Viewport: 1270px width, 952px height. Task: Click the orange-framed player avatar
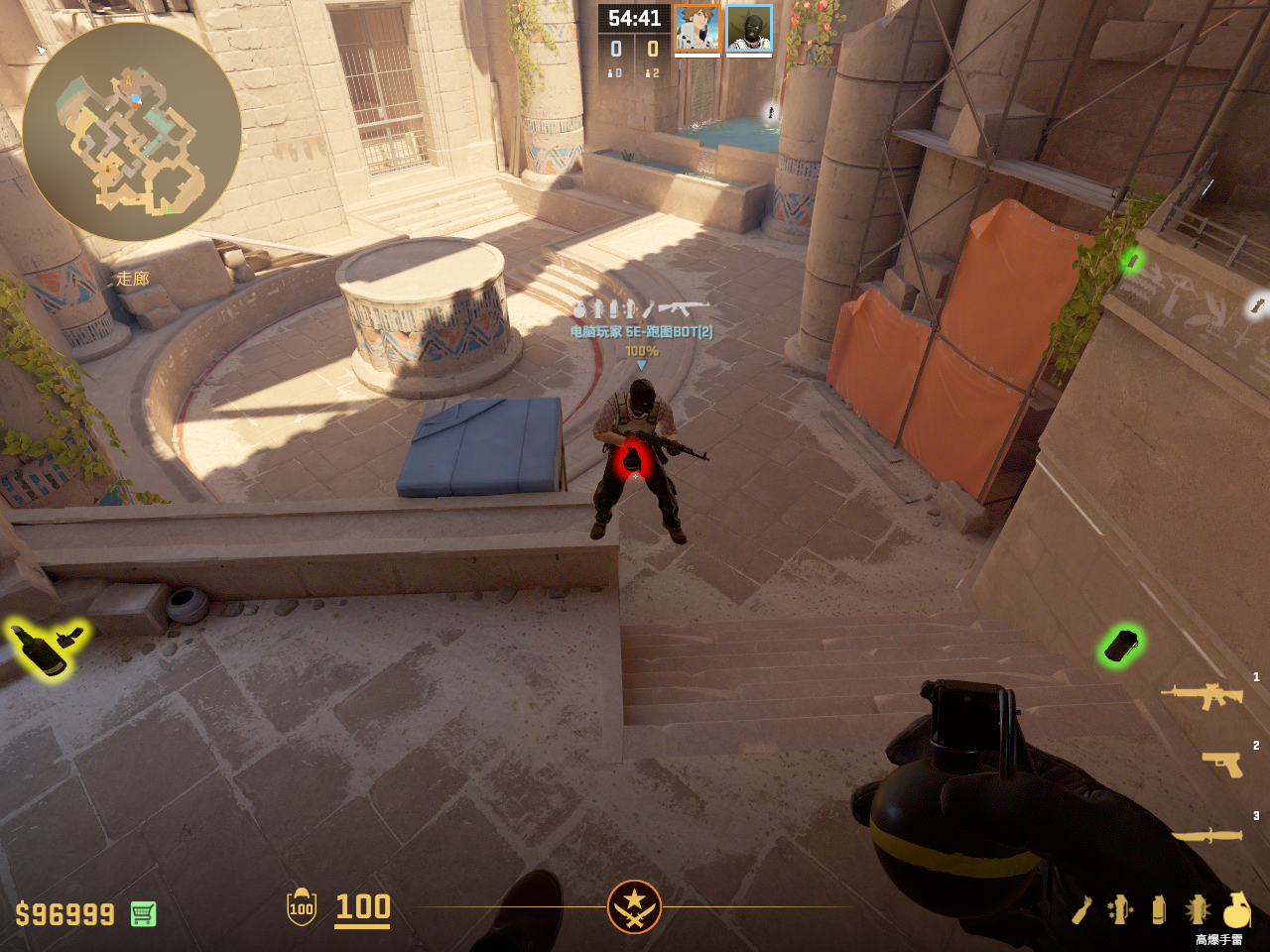pos(698,29)
